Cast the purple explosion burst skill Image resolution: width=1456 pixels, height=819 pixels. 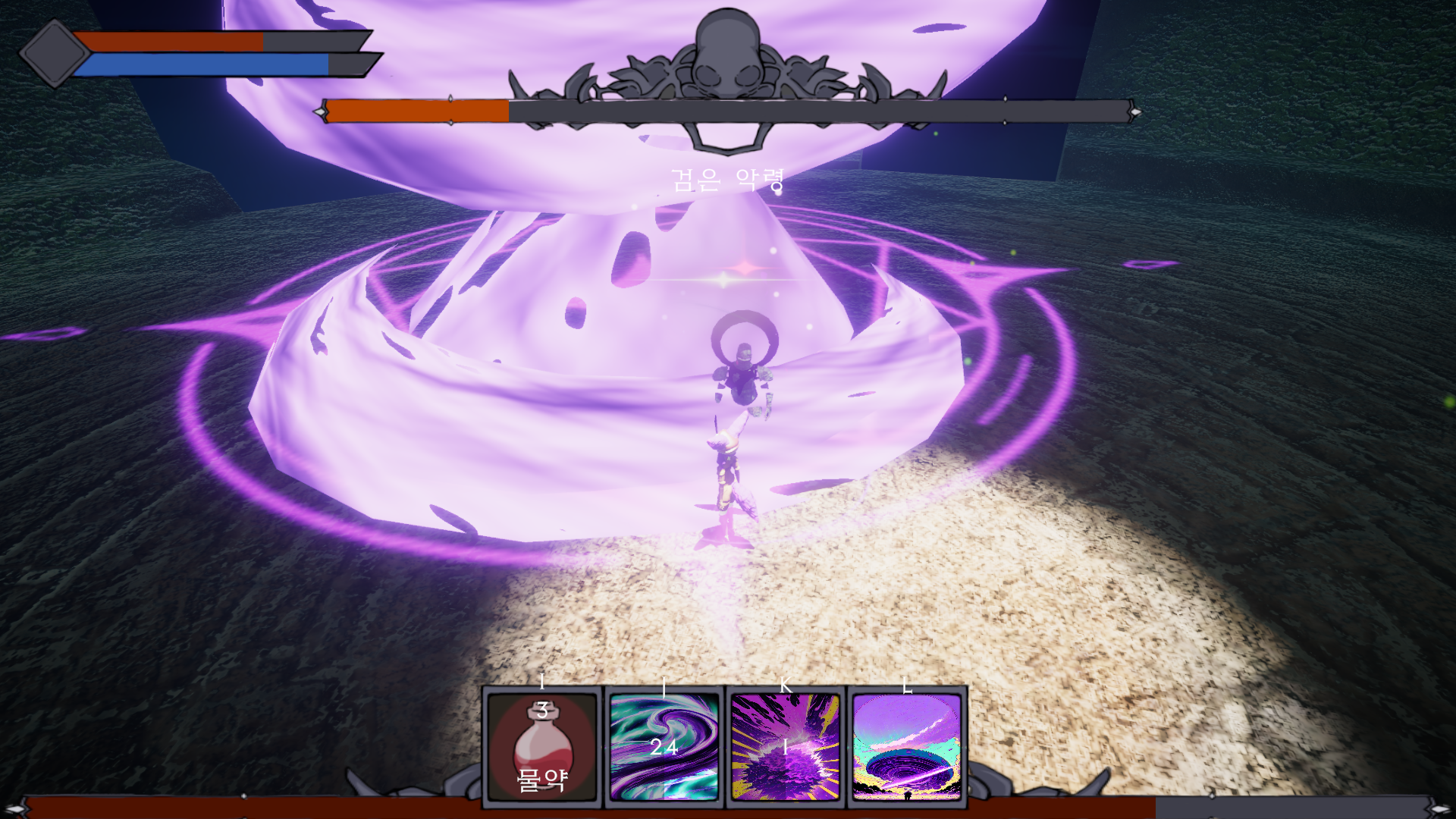point(786,747)
